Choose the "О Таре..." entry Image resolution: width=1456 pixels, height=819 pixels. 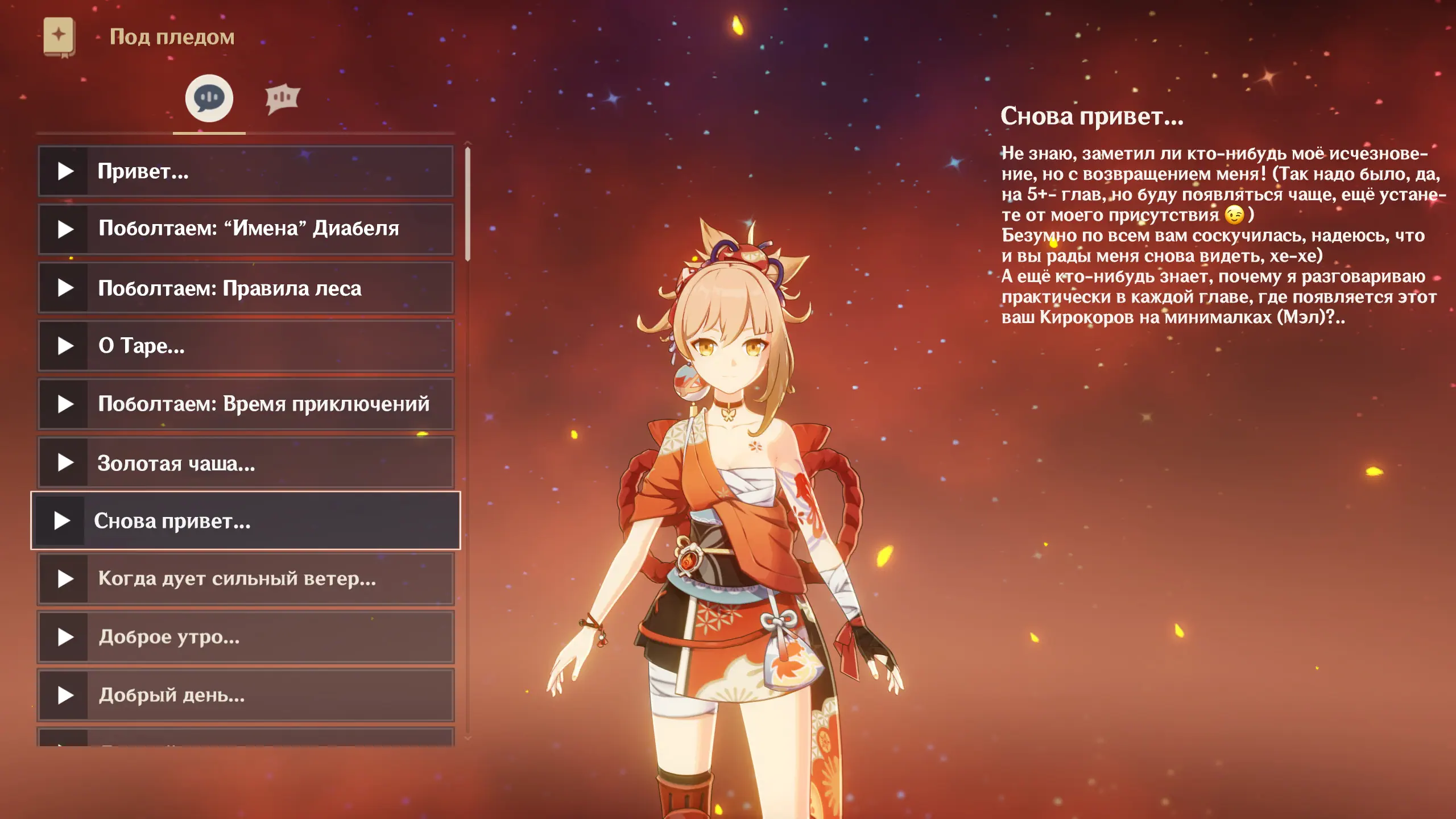click(246, 346)
